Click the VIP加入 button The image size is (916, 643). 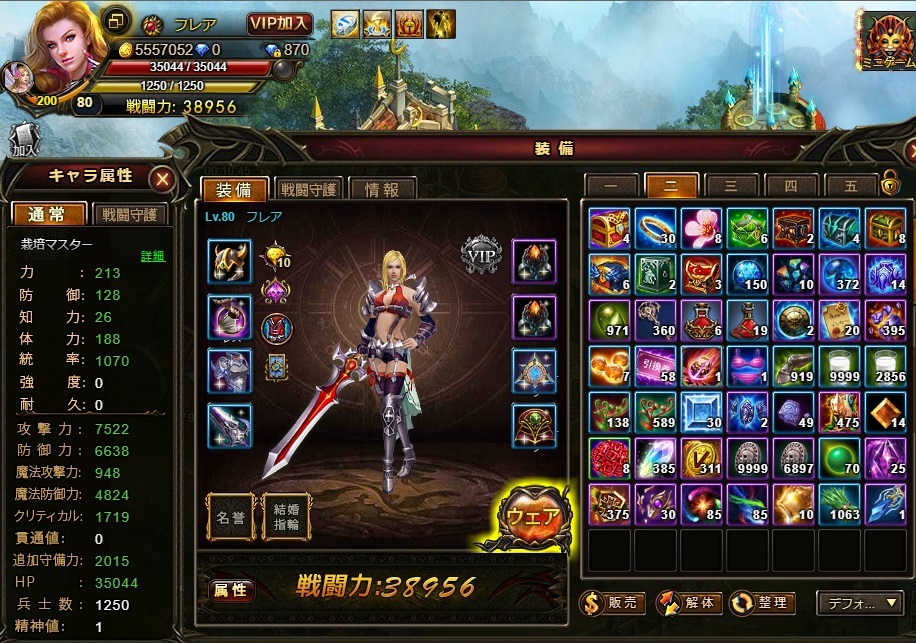[280, 23]
